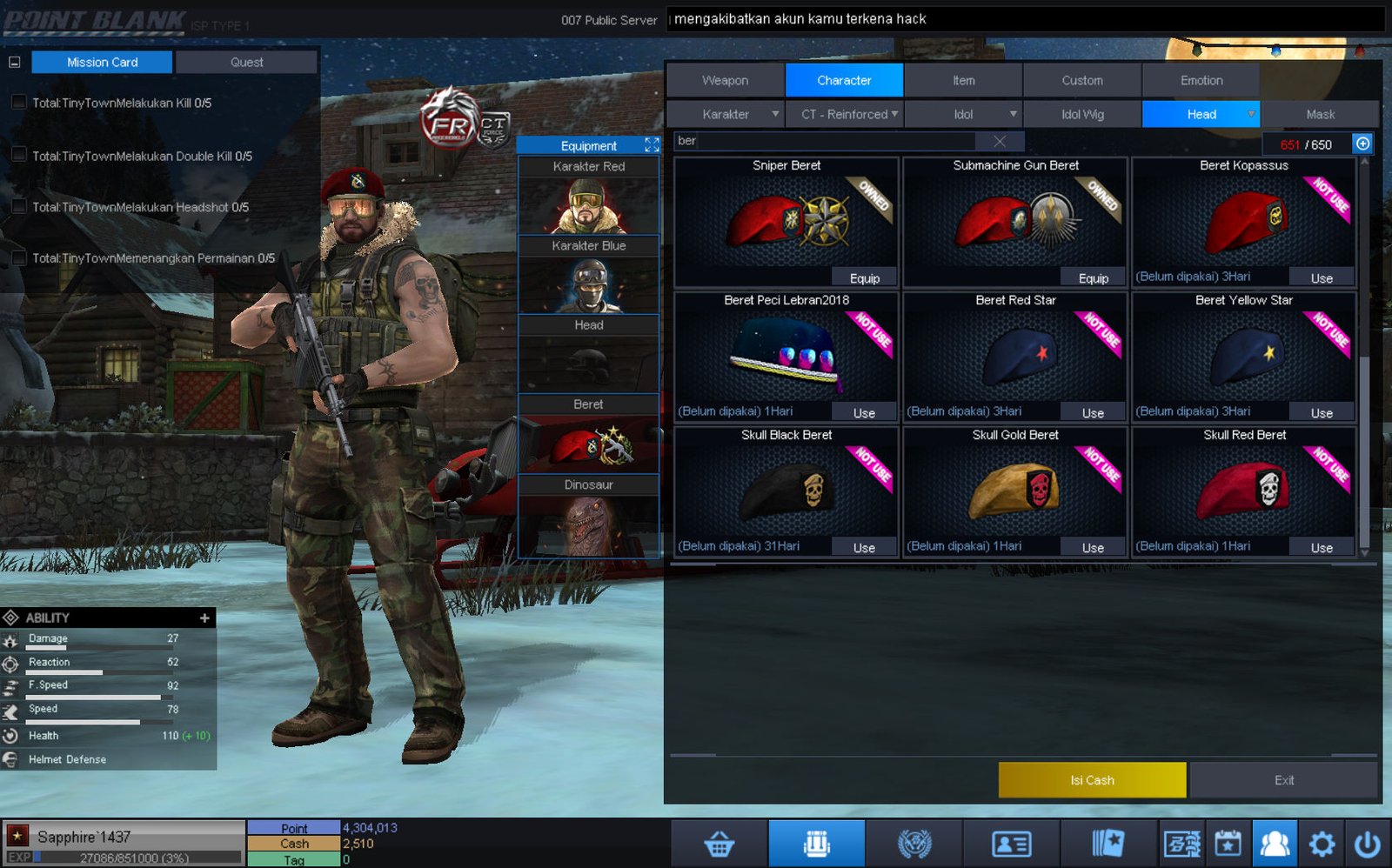The image size is (1392, 868).
Task: Switch to the Weapon tab
Action: [x=725, y=80]
